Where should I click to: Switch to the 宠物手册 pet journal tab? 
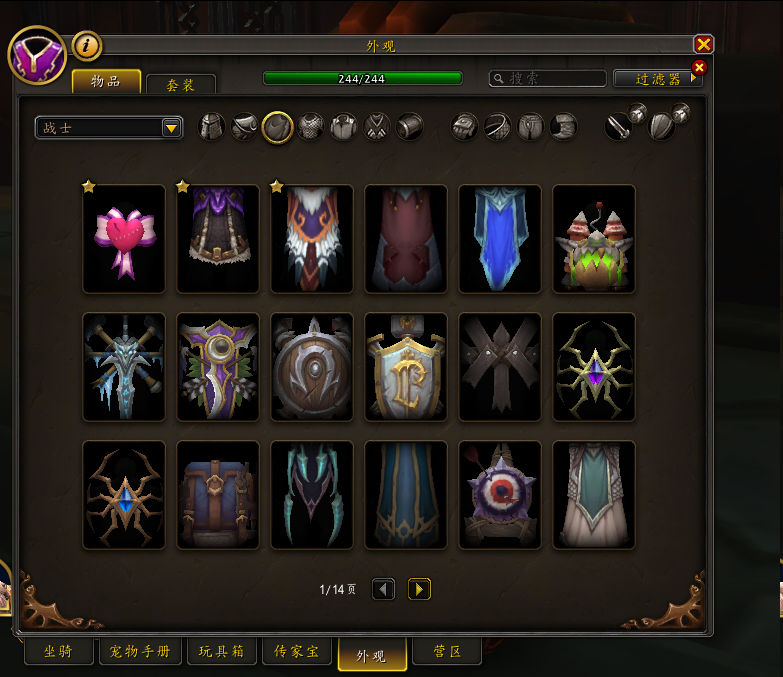(140, 652)
